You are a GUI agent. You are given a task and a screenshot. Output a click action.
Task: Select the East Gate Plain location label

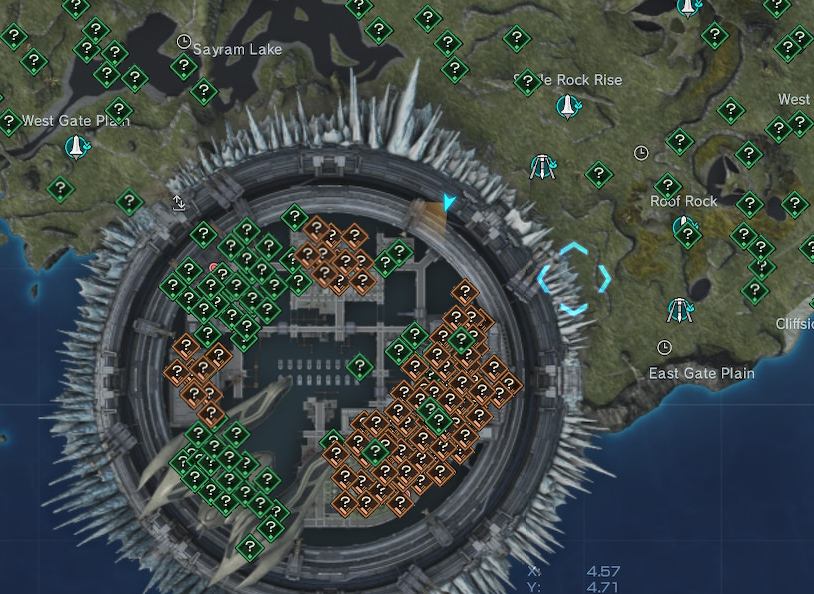click(701, 373)
